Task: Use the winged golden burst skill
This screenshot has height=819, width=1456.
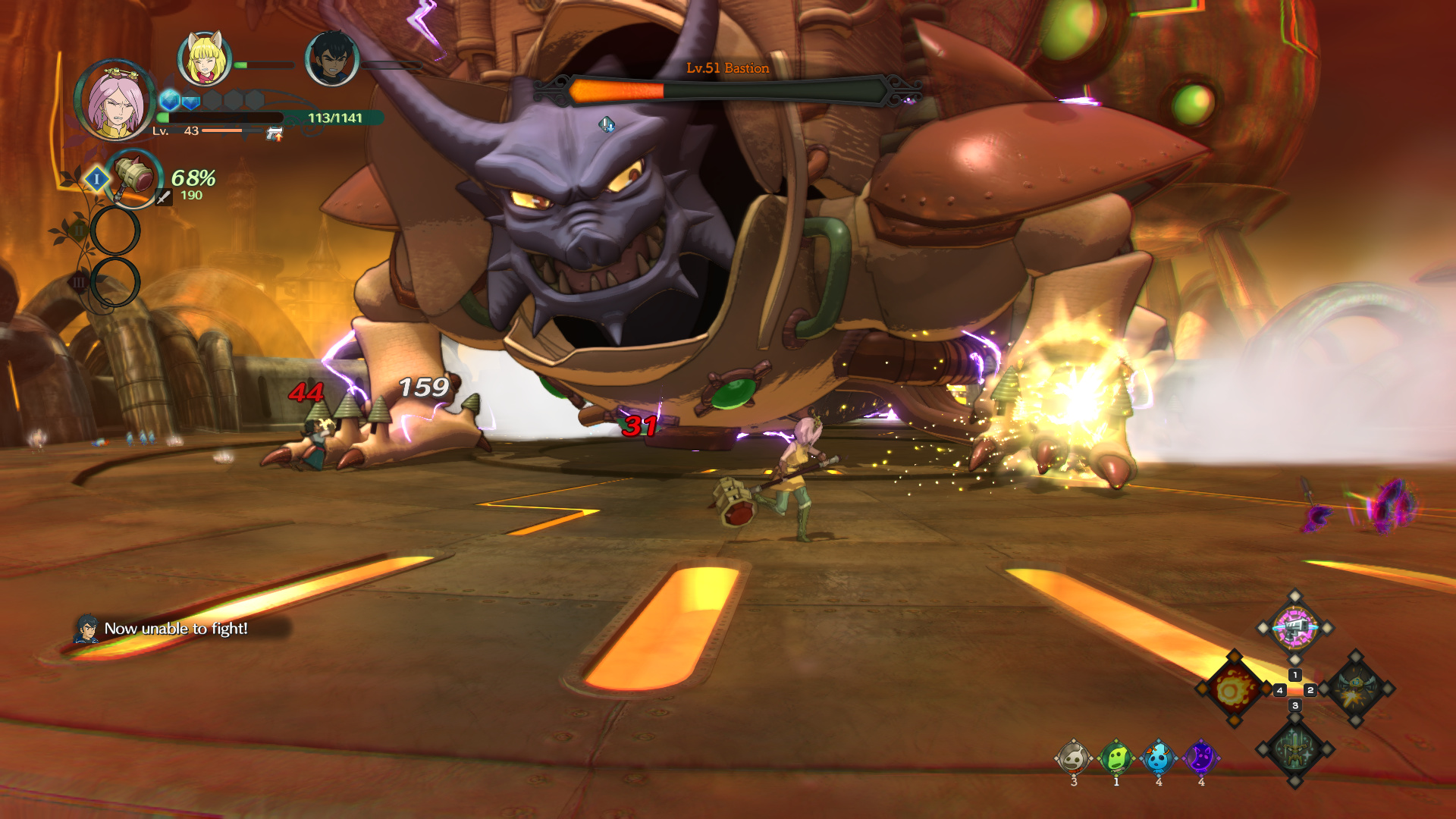Action: coord(1357,689)
